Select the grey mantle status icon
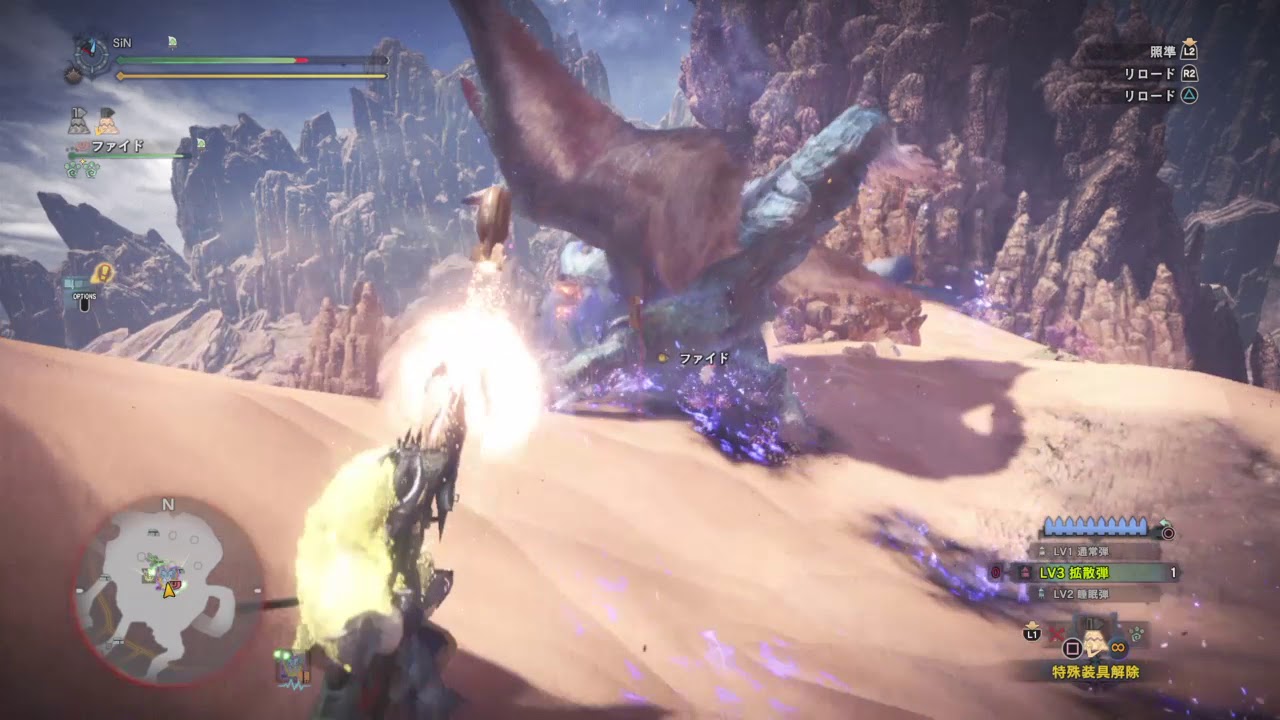1280x720 pixels. pos(79,121)
